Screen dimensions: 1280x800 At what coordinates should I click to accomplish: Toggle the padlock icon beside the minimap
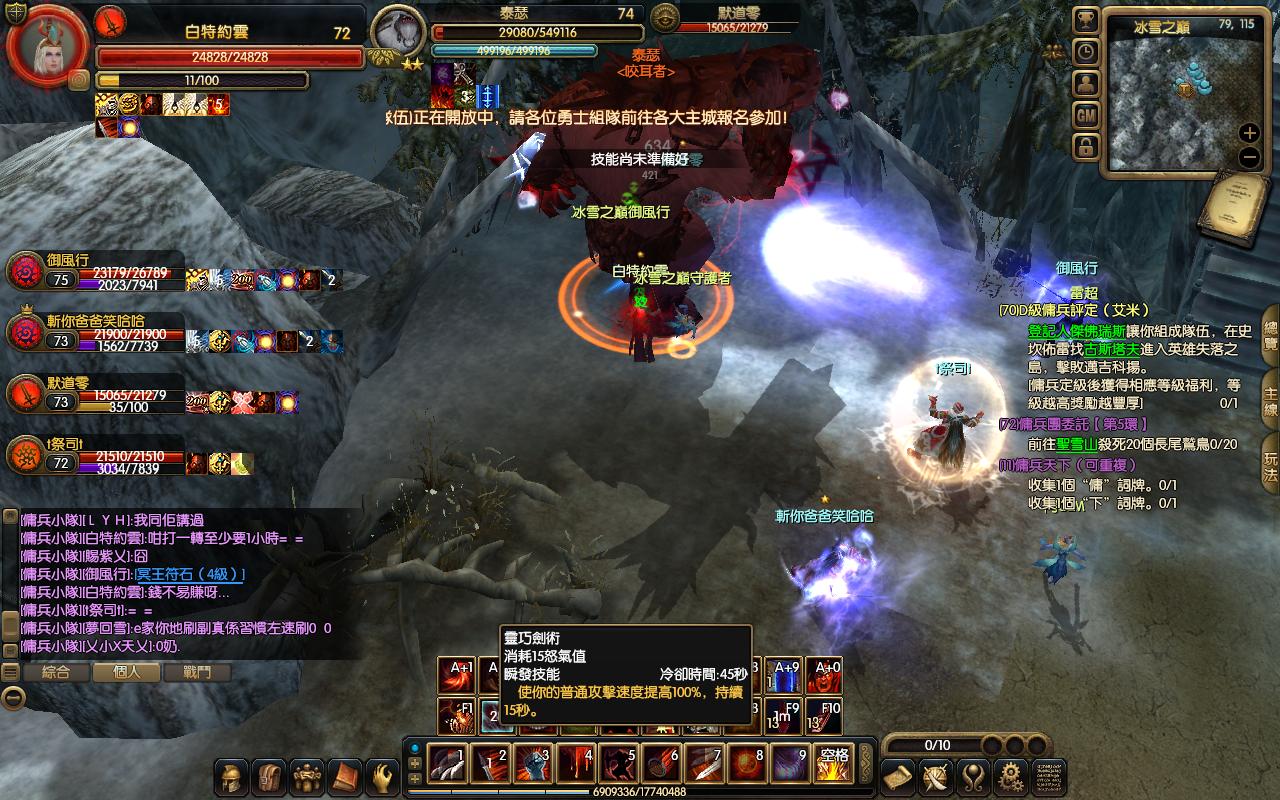click(x=1086, y=148)
